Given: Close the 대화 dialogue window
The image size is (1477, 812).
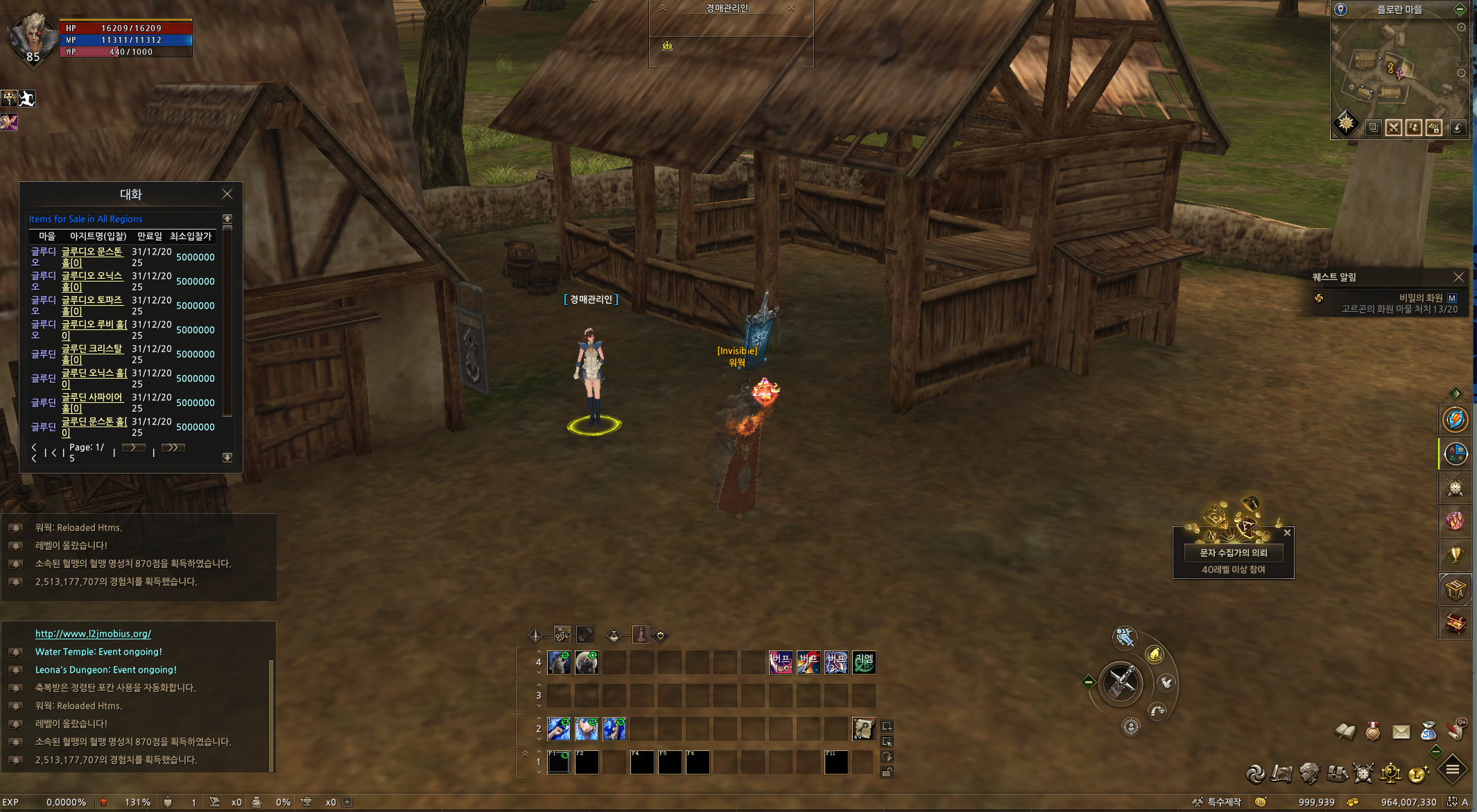Looking at the screenshot, I should point(227,194).
